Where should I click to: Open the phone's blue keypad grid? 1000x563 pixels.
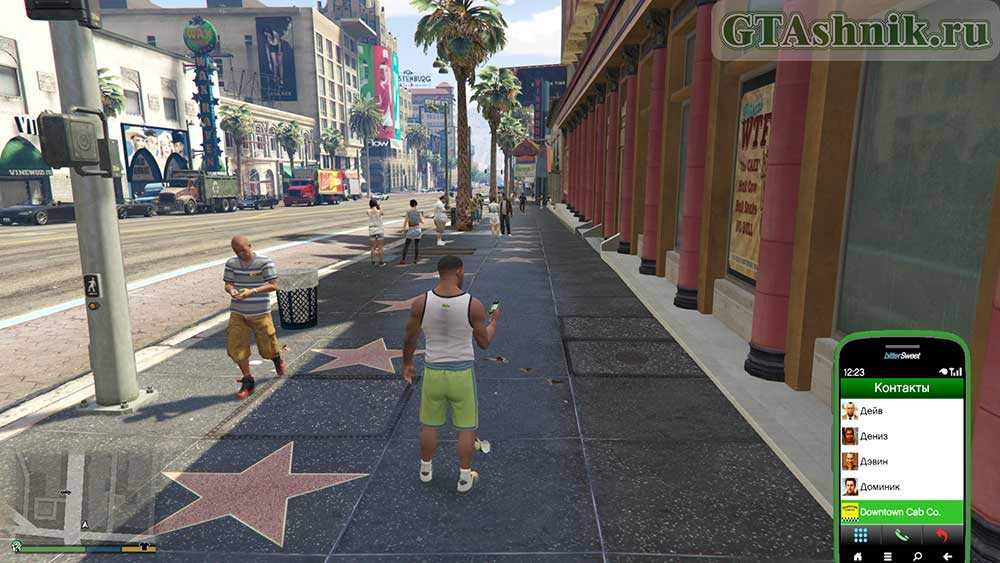point(860,535)
